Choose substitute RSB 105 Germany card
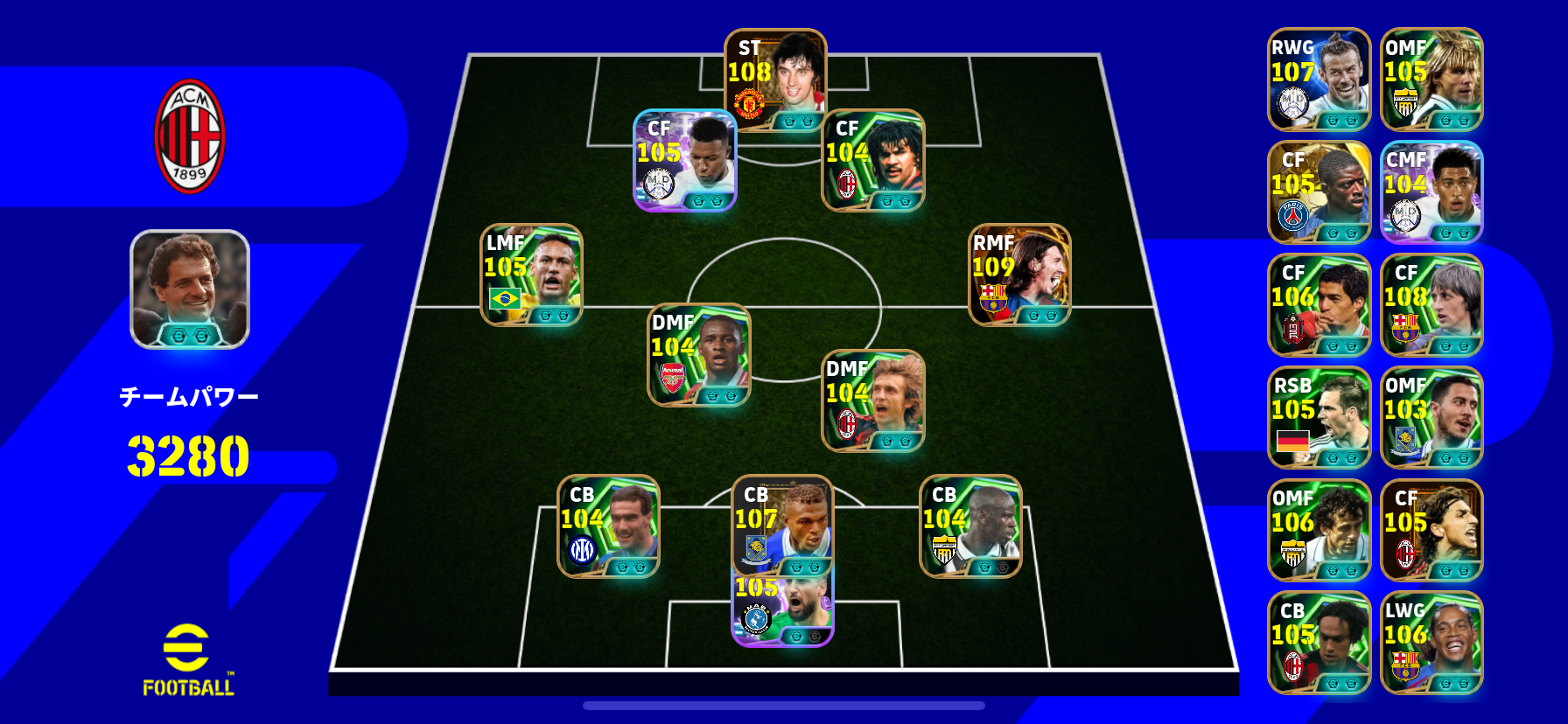 1319,418
